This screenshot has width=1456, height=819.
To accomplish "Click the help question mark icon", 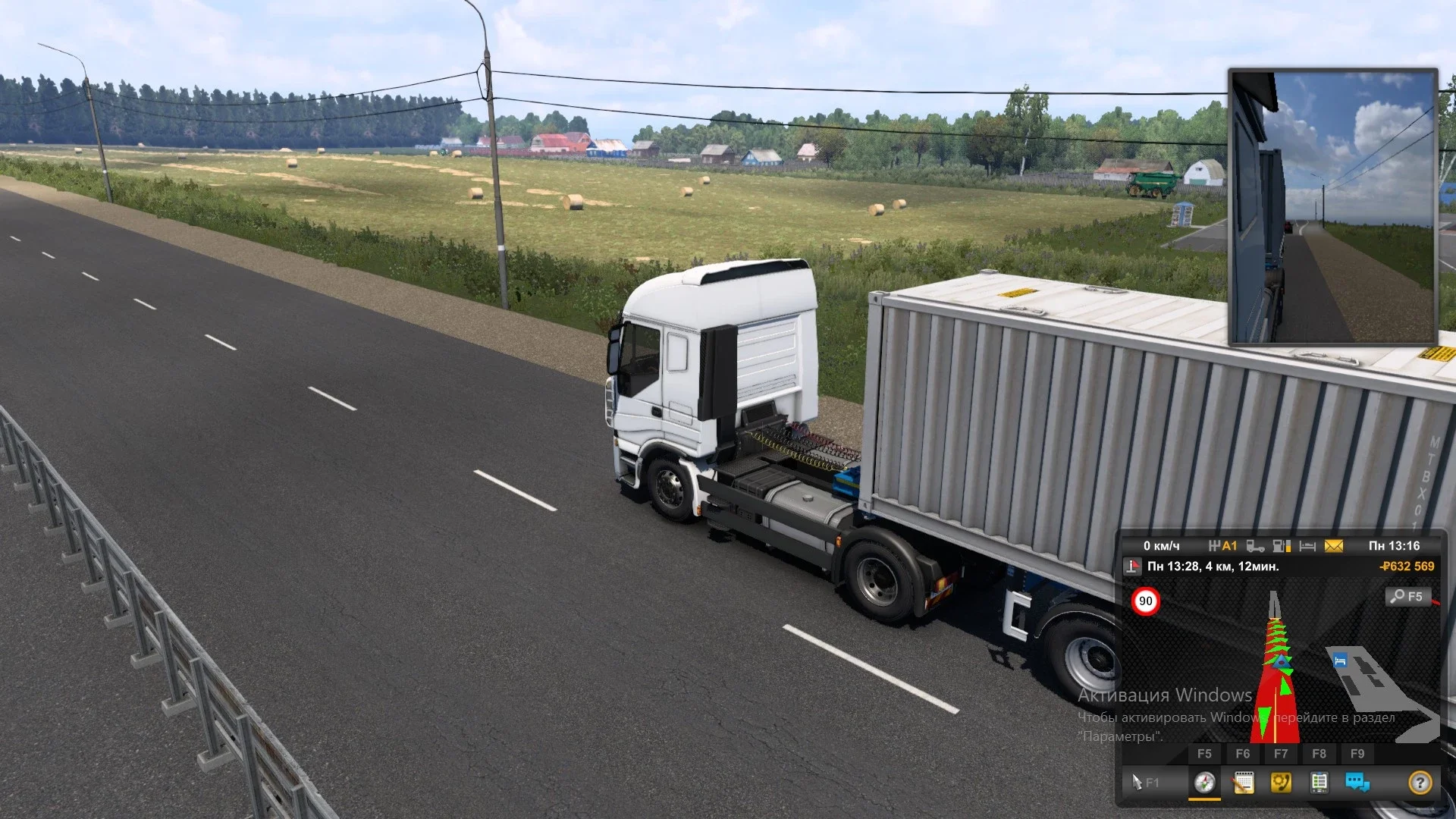I will (1420, 782).
